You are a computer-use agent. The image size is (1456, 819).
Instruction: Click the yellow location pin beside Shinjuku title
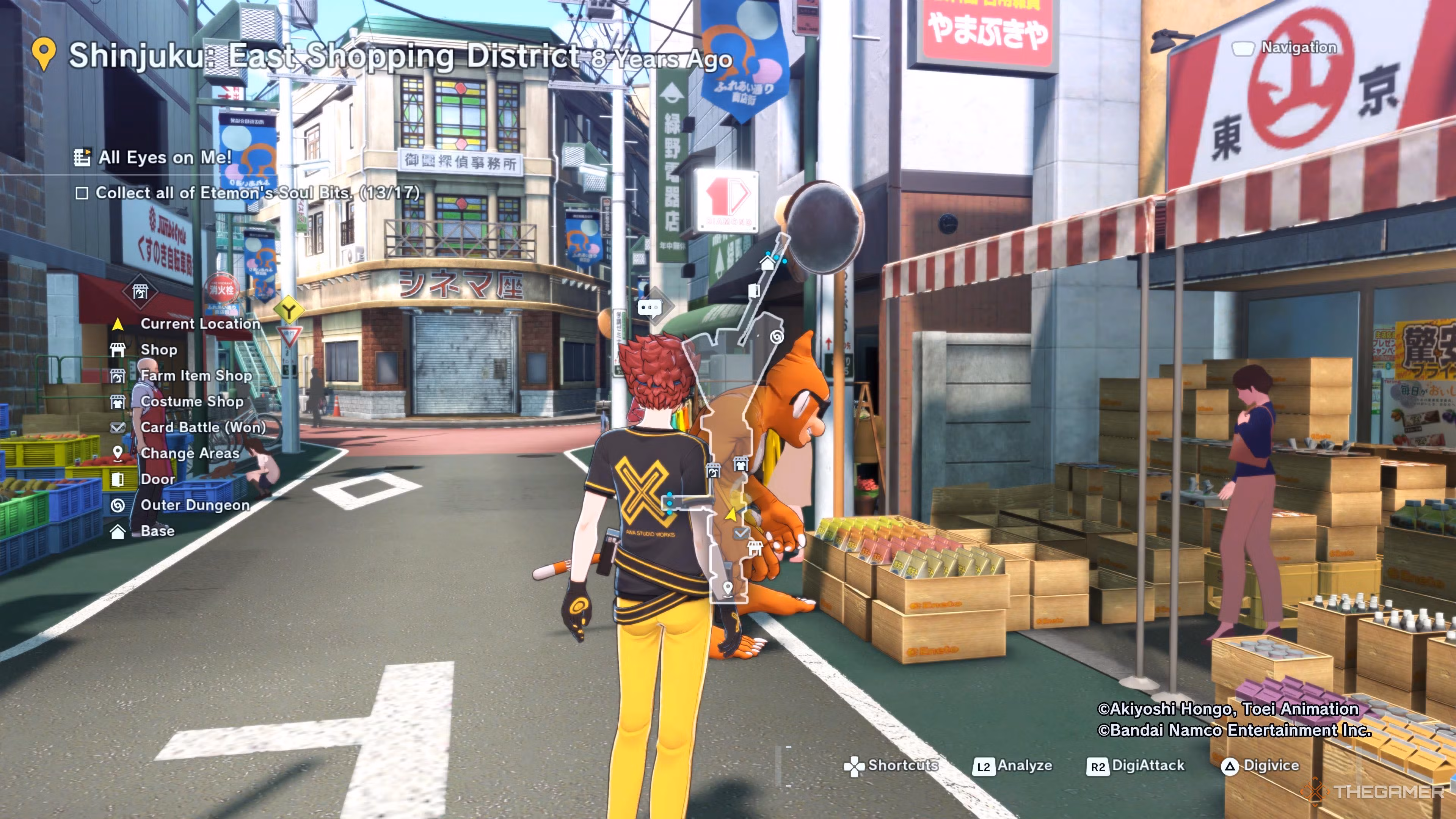click(x=44, y=54)
